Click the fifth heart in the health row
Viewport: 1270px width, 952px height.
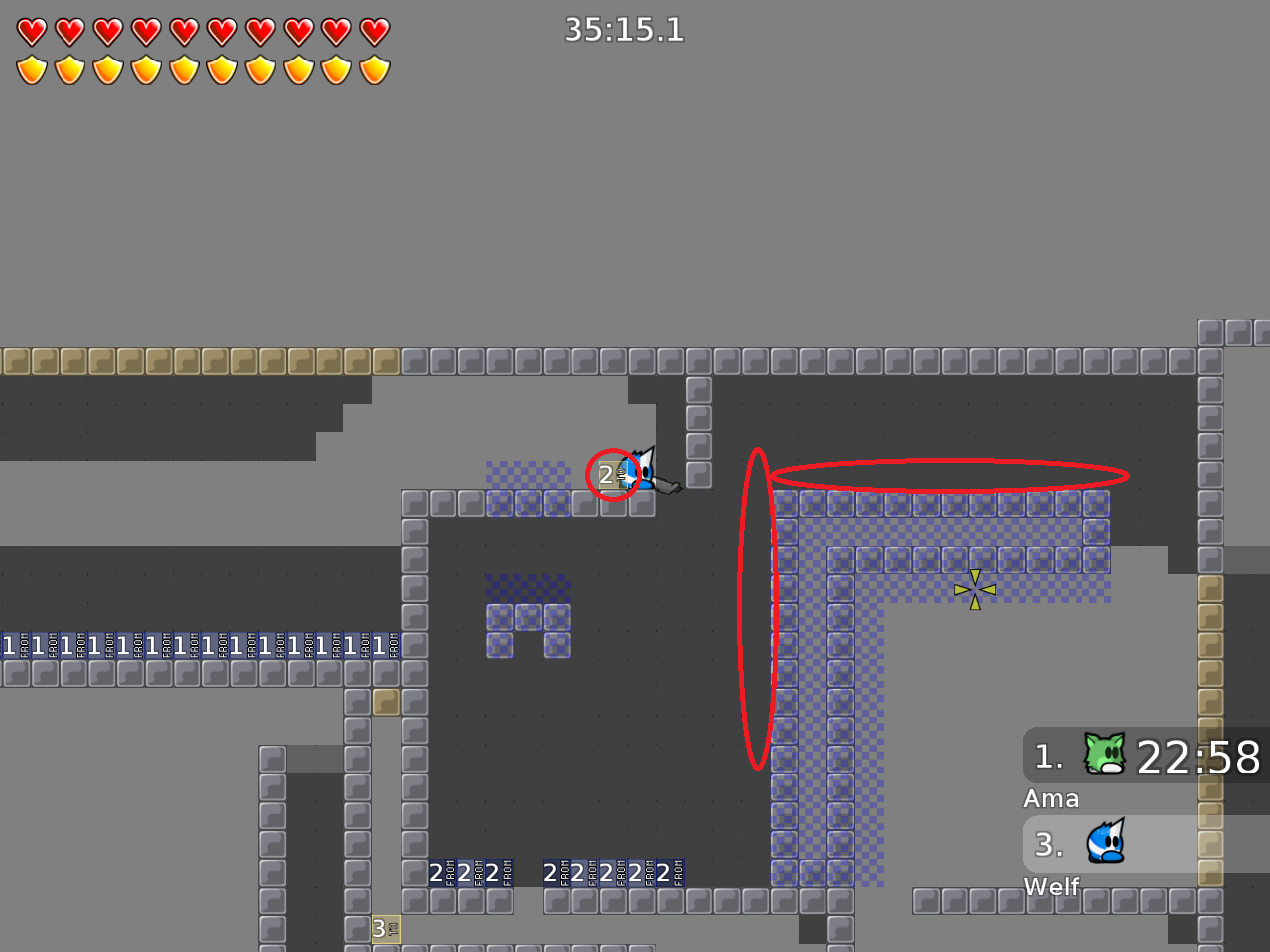(x=185, y=31)
